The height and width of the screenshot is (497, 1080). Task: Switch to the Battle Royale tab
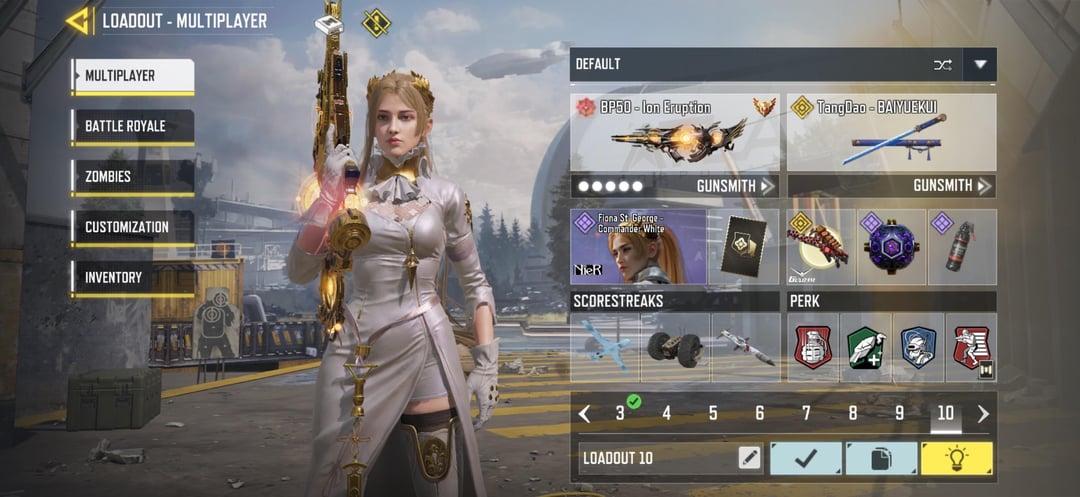pos(132,127)
